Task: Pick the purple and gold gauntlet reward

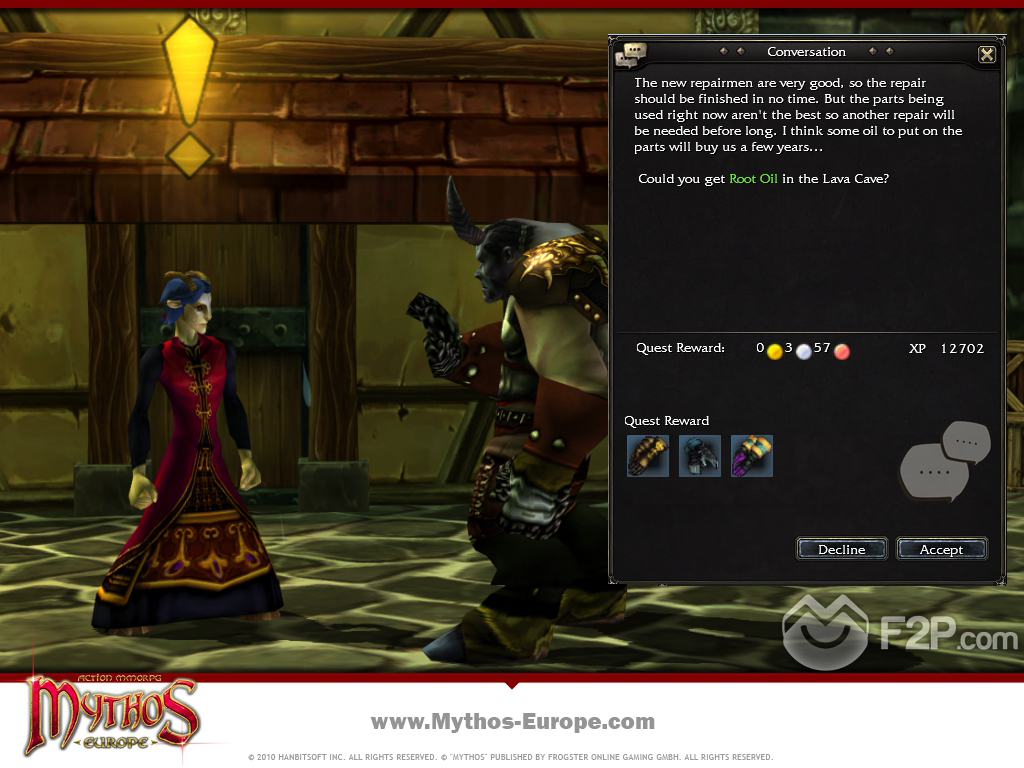Action: 752,456
